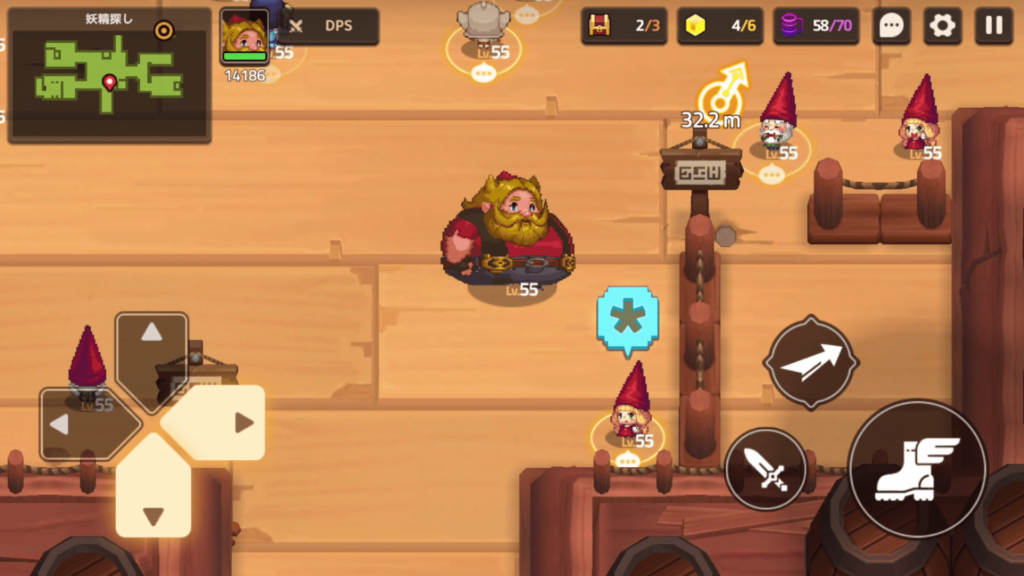Tap the blue asterisk speech bubble
The image size is (1024, 576).
coord(628,320)
